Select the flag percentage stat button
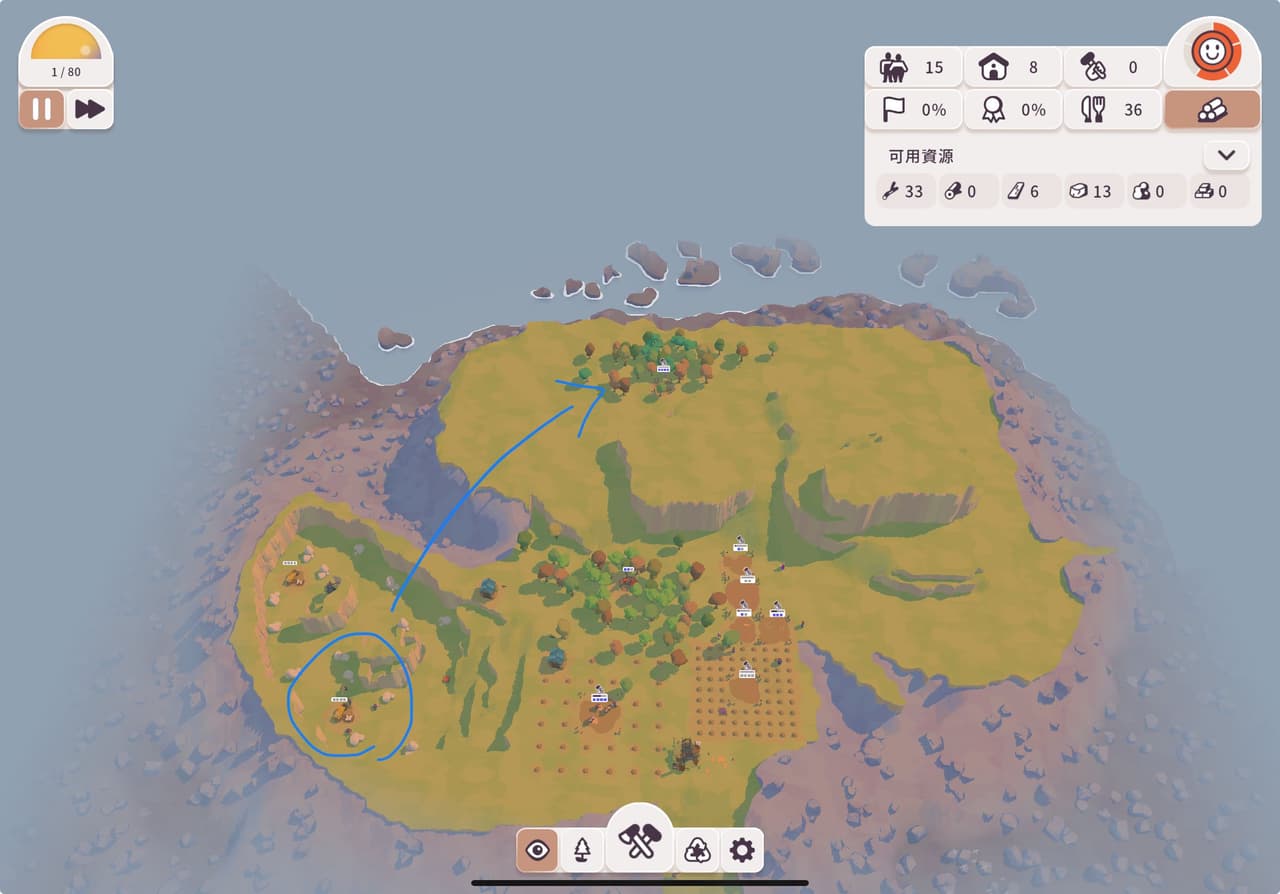The image size is (1280, 894). pos(913,110)
